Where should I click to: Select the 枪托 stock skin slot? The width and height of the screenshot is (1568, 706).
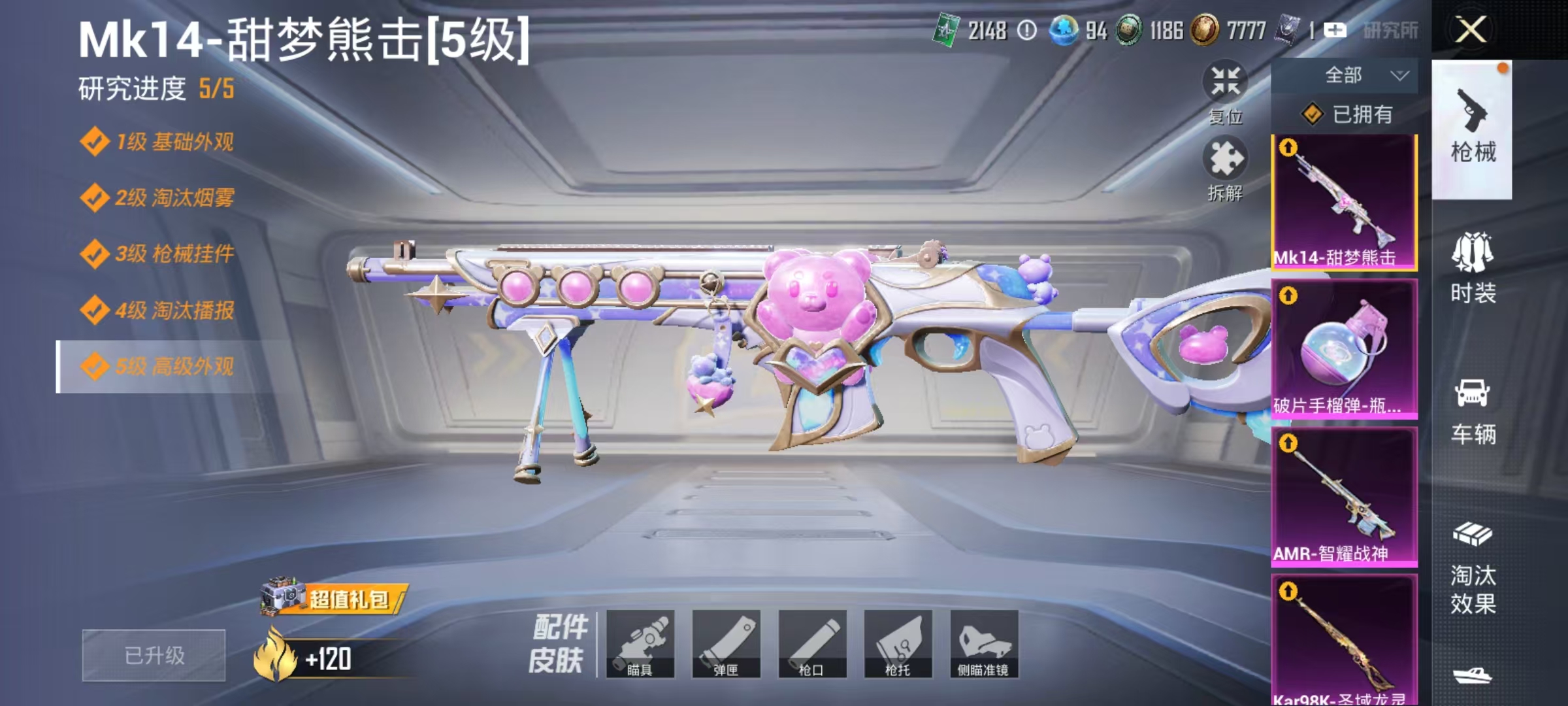pos(898,644)
